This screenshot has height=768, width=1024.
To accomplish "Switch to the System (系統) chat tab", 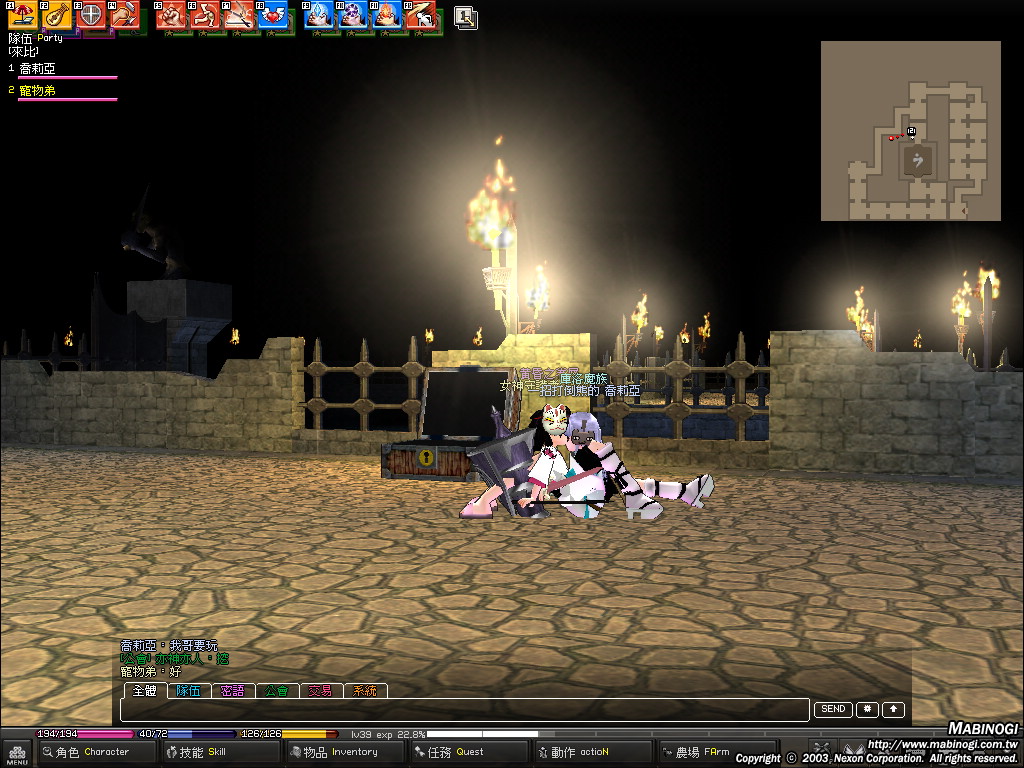I will 364,690.
